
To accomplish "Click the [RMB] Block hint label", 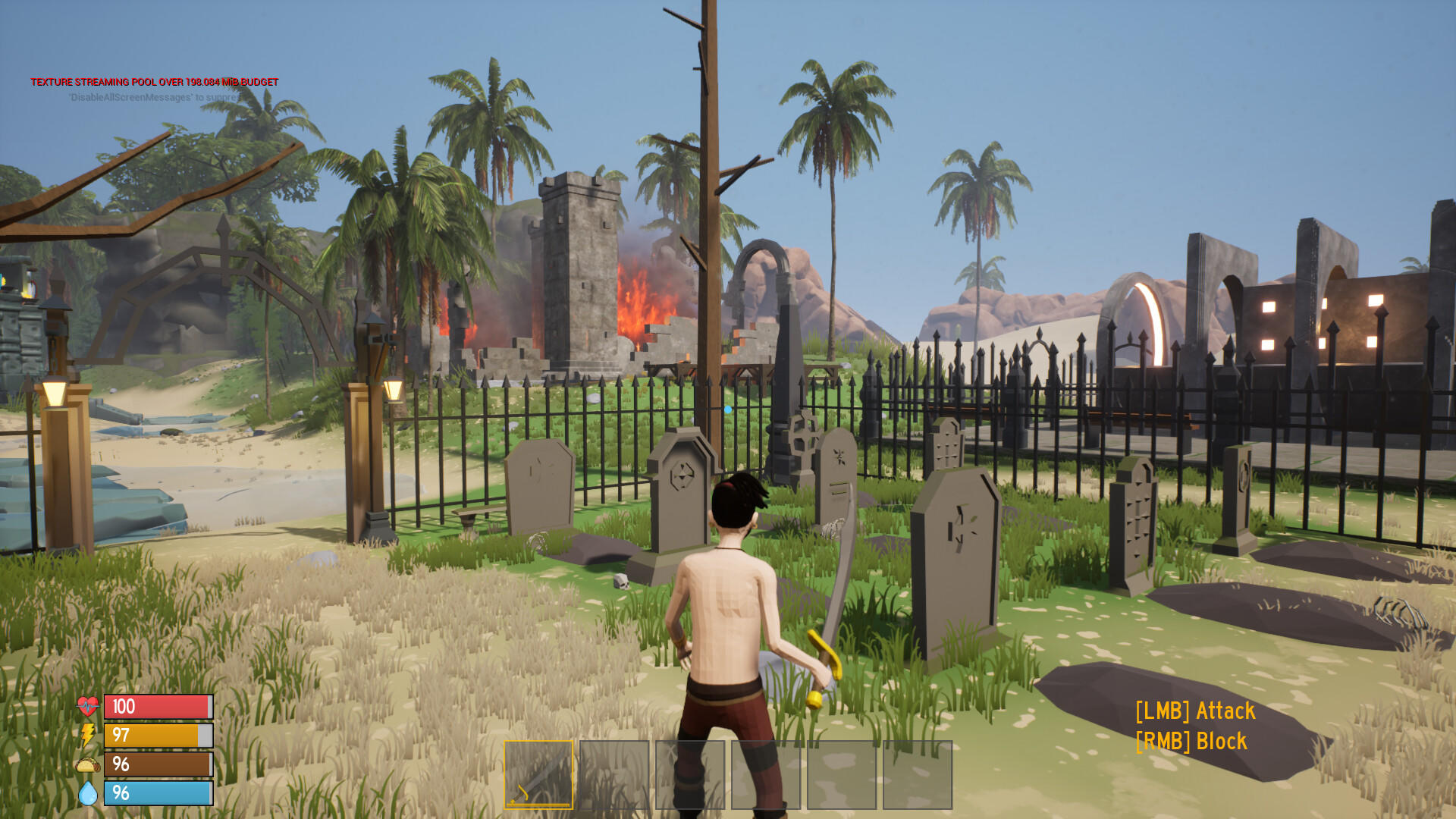I will pyautogui.click(x=1189, y=739).
